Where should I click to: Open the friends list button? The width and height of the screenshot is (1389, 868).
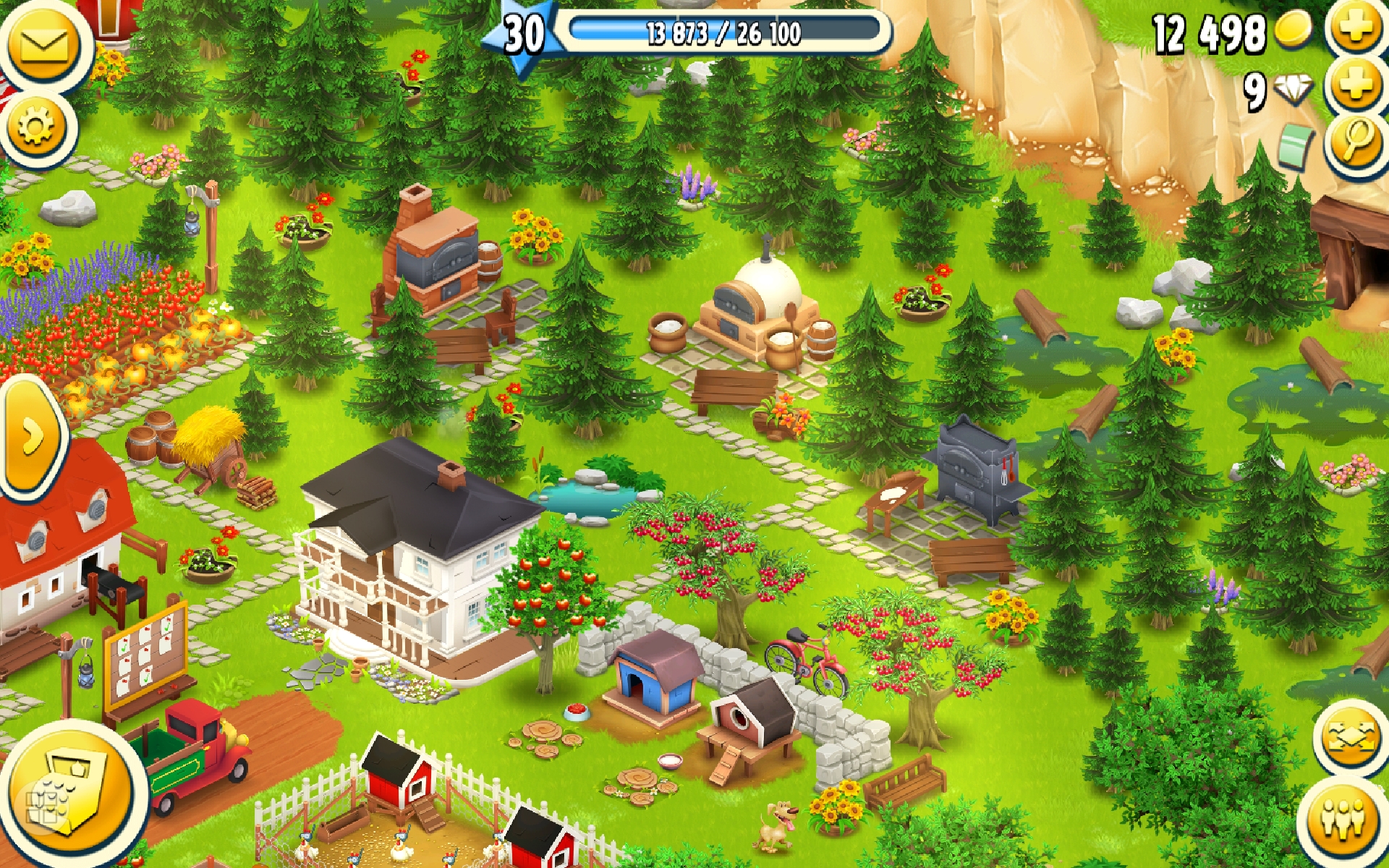1343,819
